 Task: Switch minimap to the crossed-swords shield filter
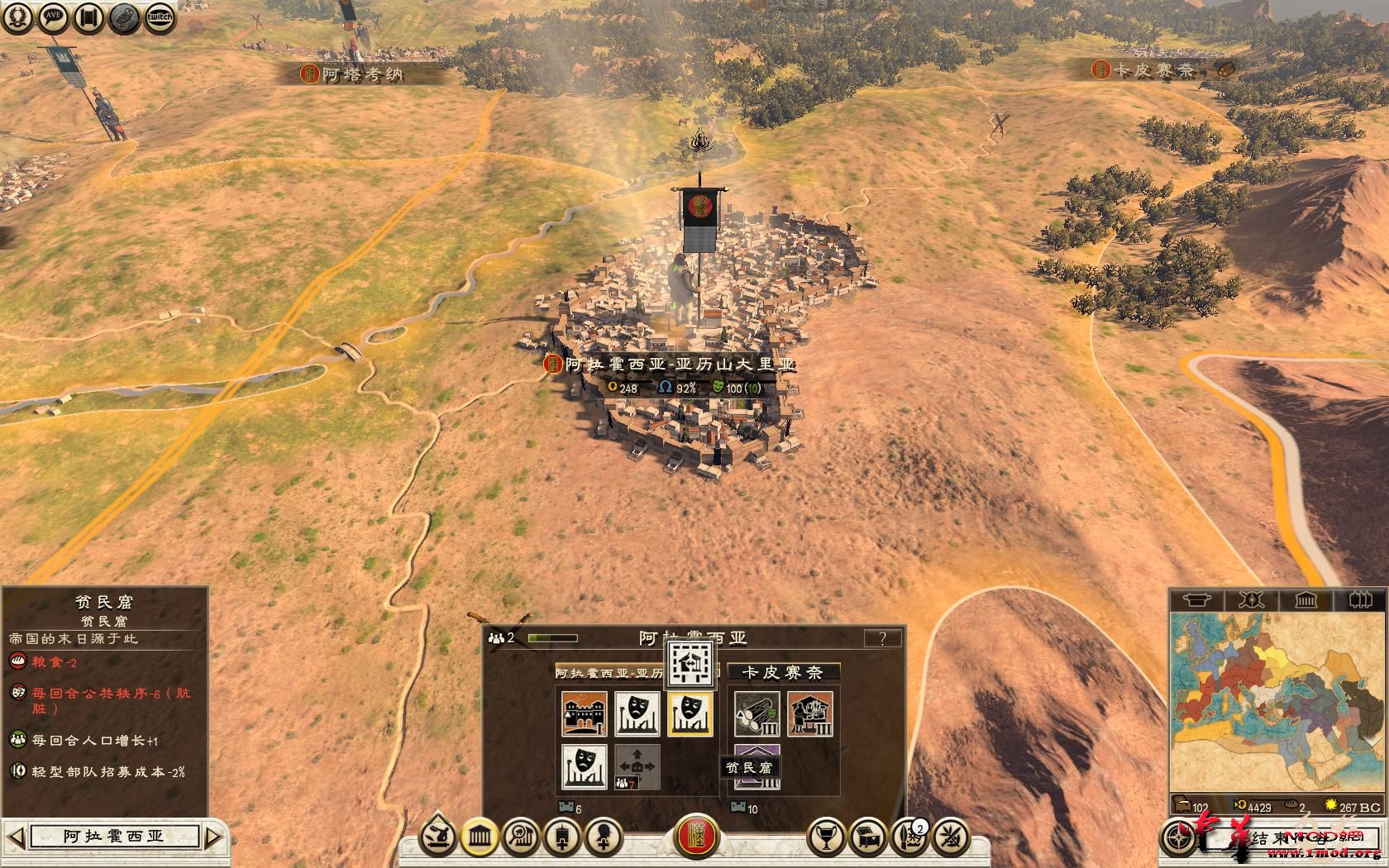point(1251,599)
